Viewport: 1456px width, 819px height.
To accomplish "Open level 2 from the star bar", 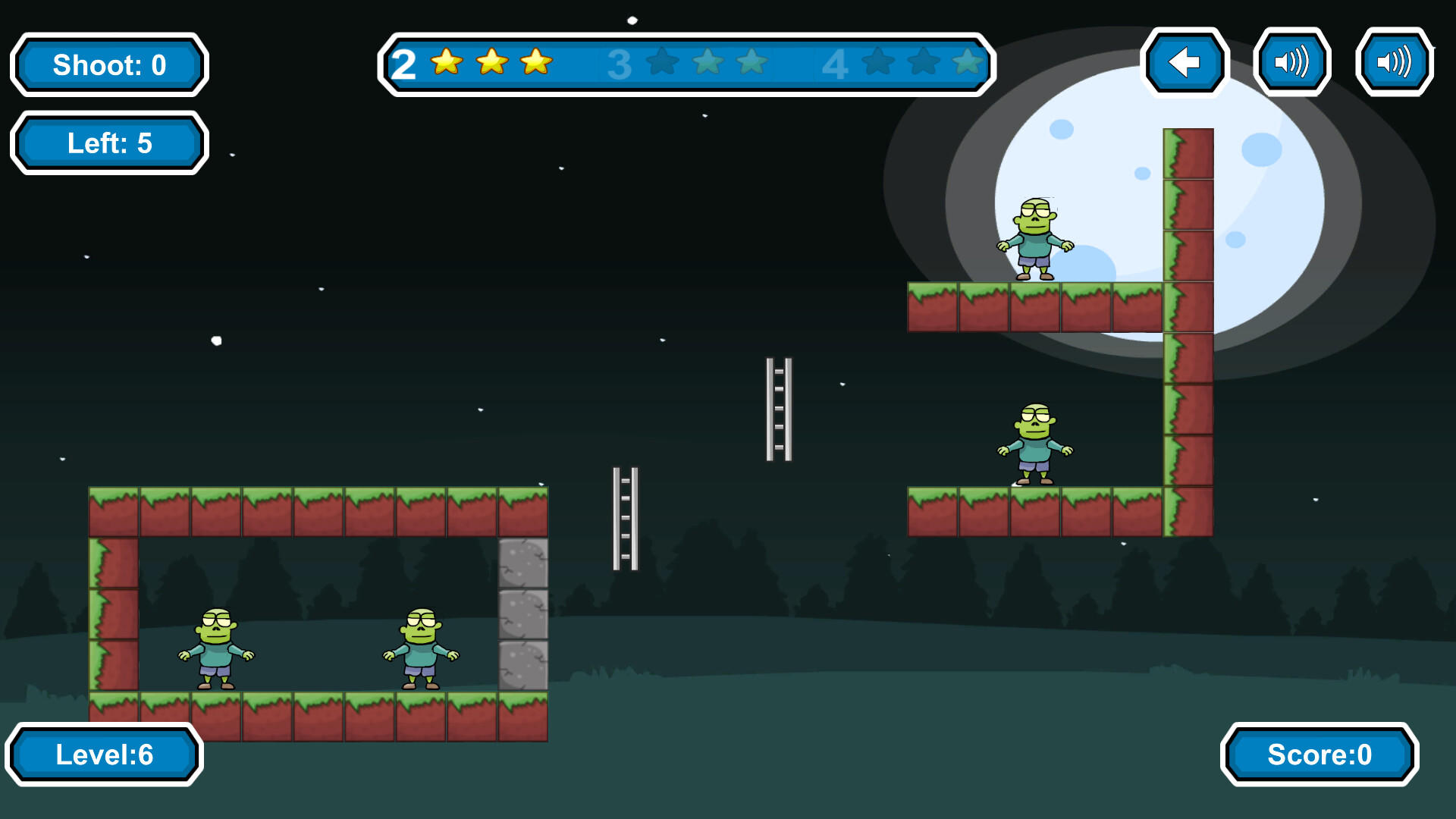I will tap(404, 64).
